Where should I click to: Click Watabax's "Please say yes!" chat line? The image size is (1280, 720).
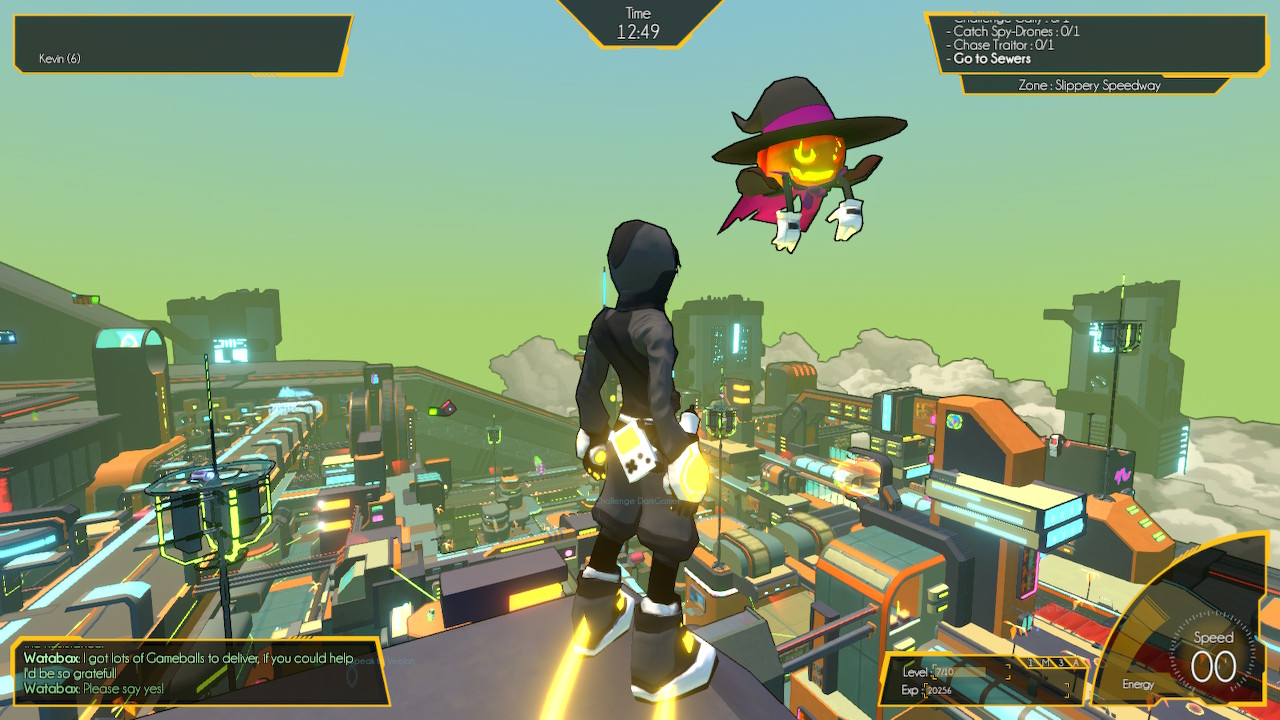coord(94,689)
